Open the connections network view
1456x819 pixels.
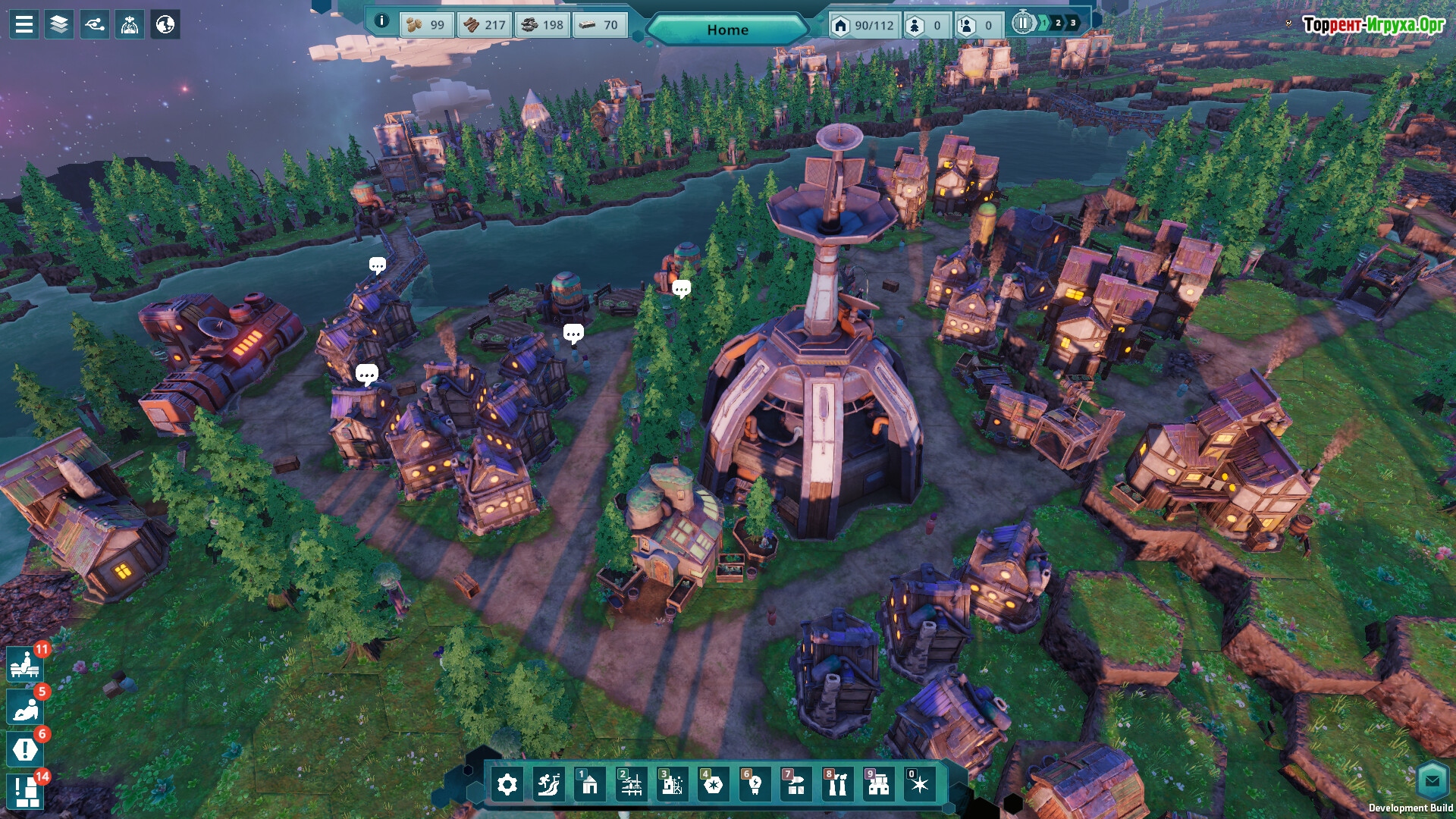point(95,24)
